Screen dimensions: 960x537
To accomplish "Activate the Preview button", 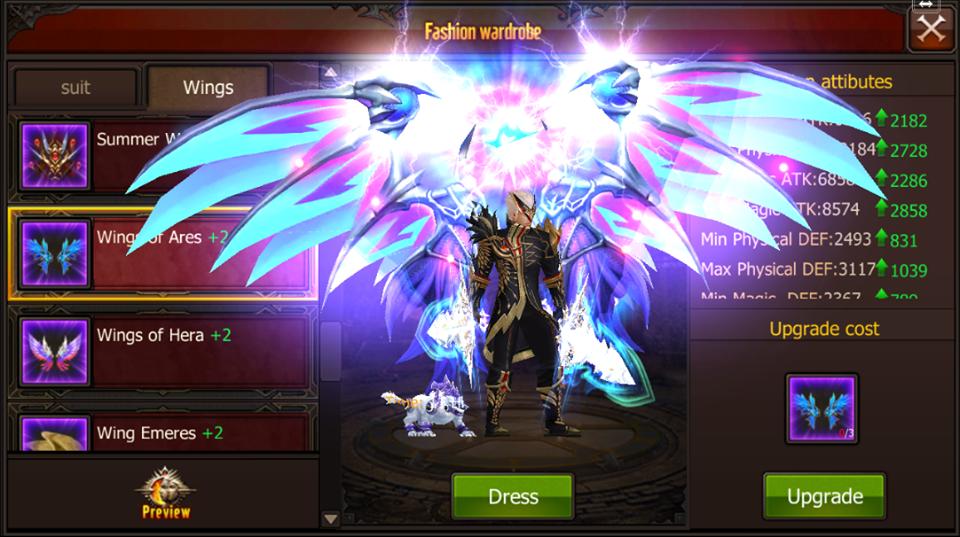I will tap(165, 494).
